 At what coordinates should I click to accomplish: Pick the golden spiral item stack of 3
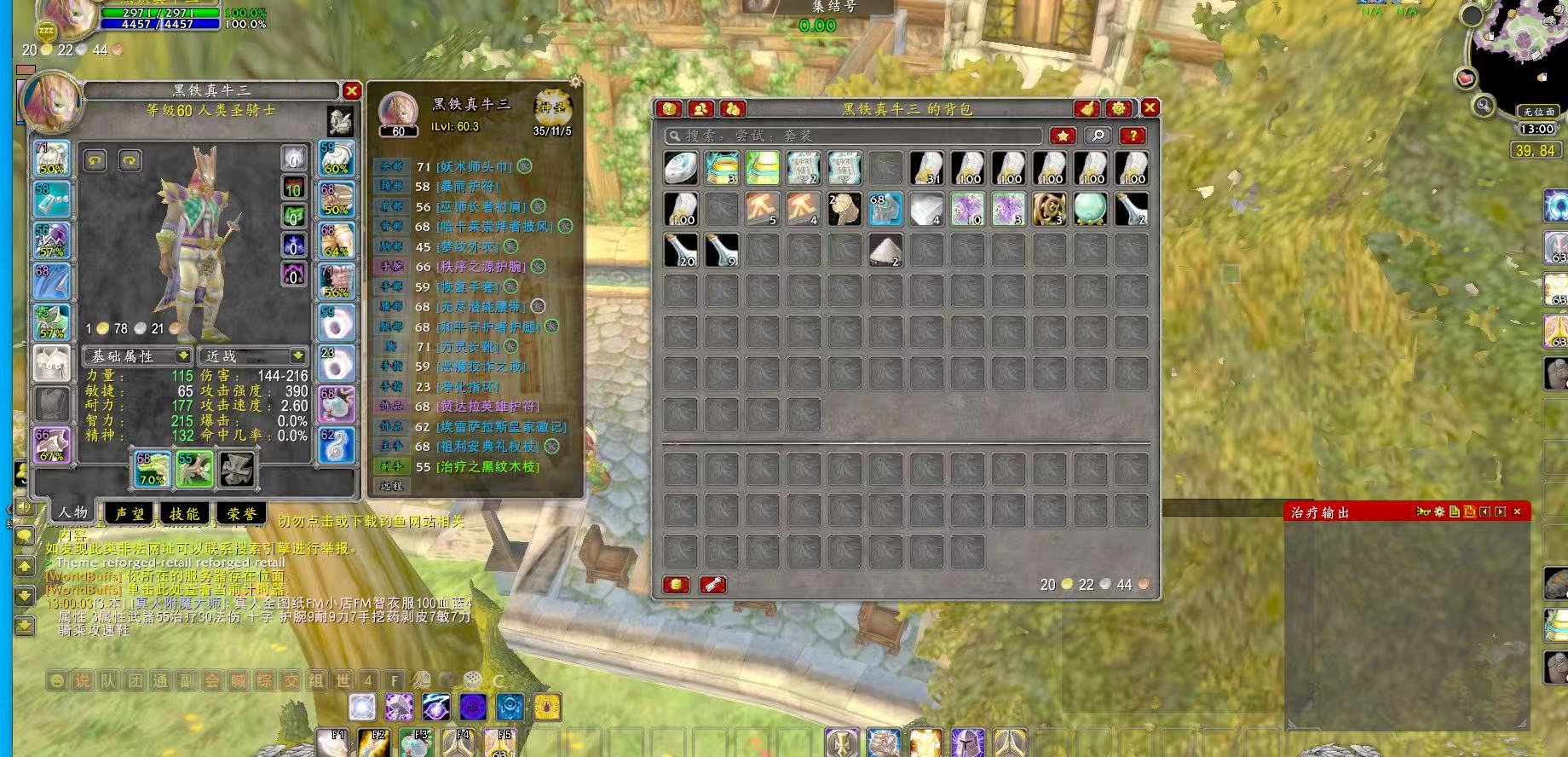[1049, 209]
